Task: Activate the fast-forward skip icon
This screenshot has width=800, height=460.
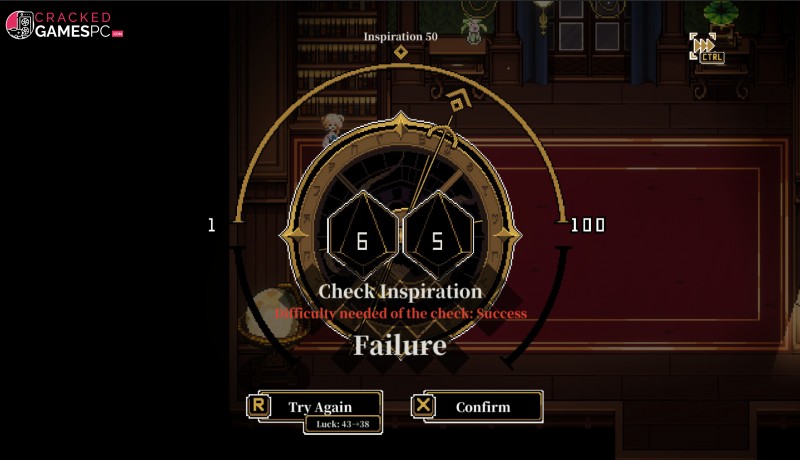Action: click(704, 45)
